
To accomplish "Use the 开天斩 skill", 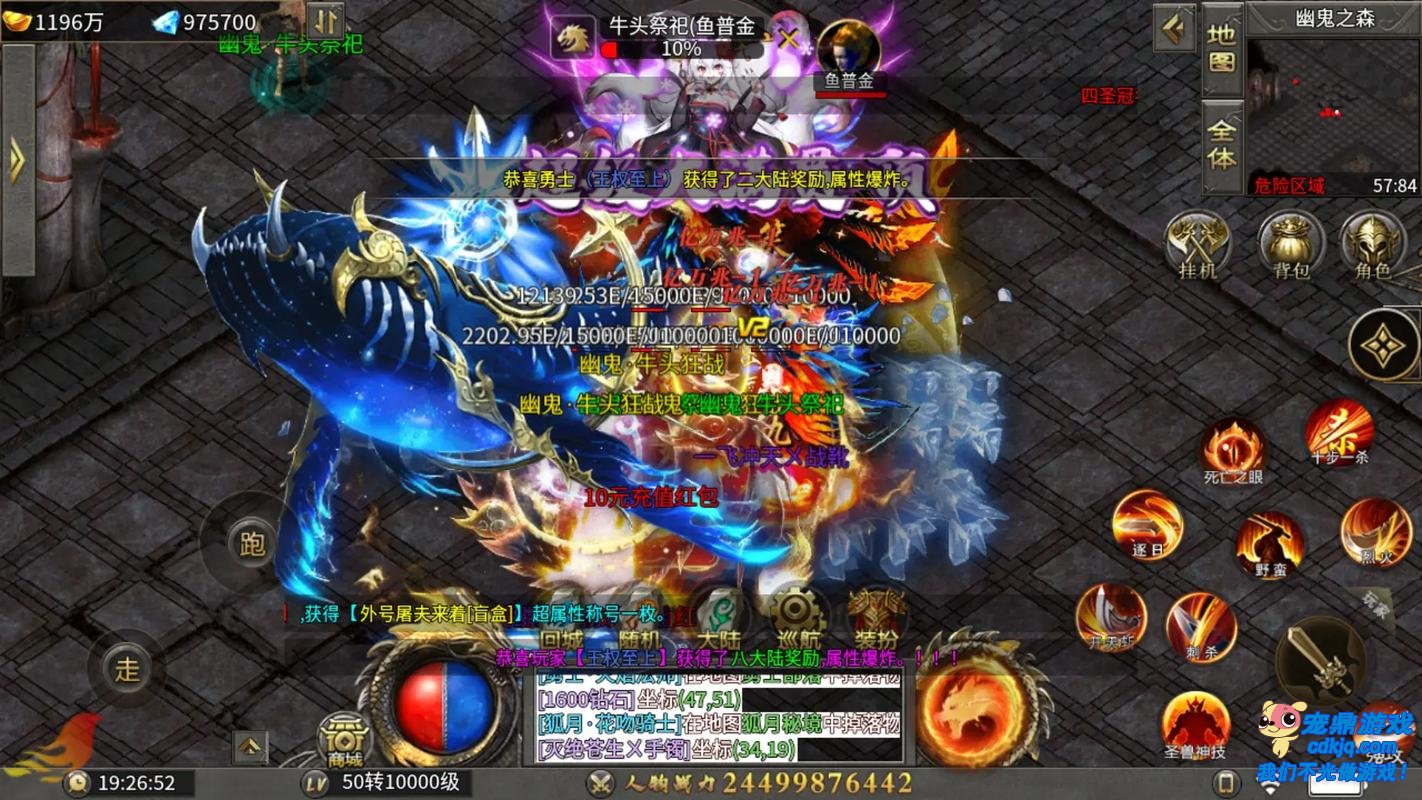I will click(1111, 615).
